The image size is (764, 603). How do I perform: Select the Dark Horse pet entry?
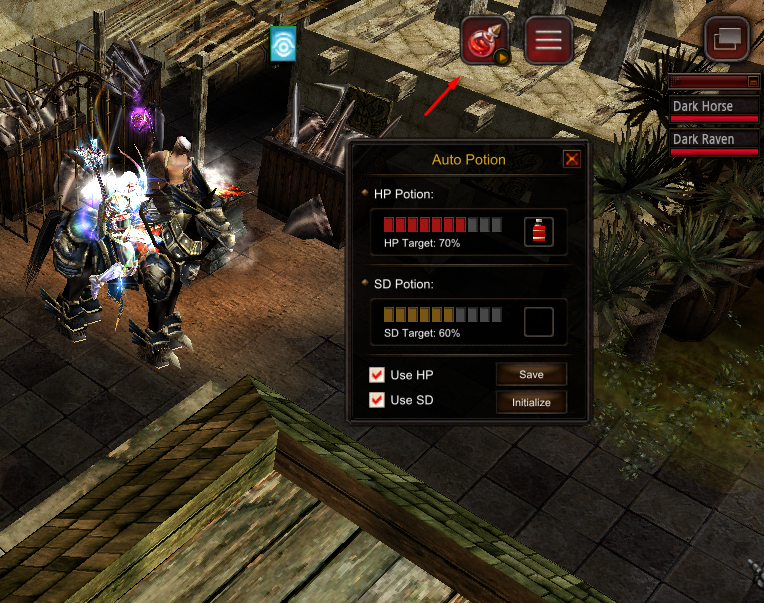point(714,107)
